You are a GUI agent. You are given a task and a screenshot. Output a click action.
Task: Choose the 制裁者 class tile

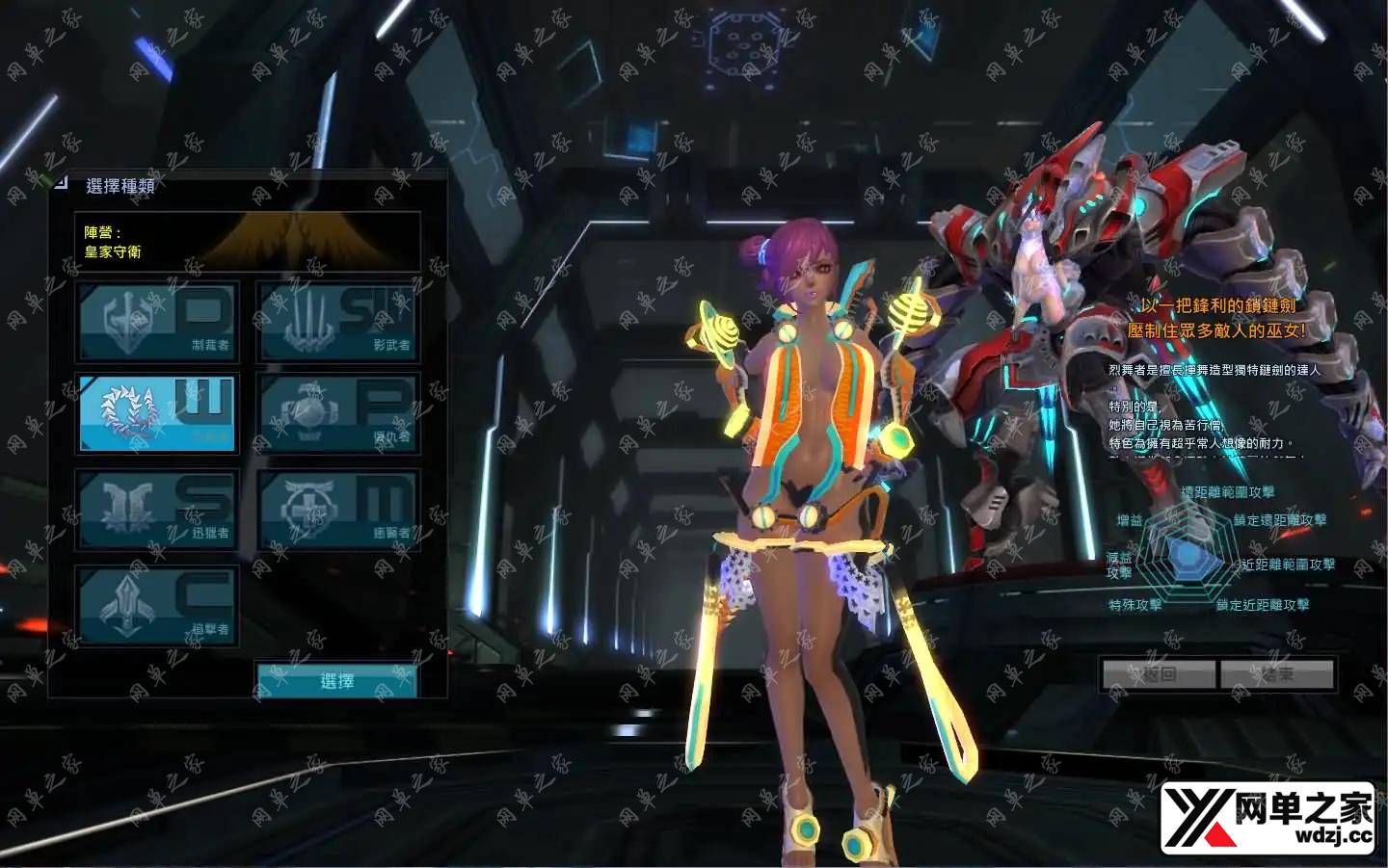pos(157,321)
